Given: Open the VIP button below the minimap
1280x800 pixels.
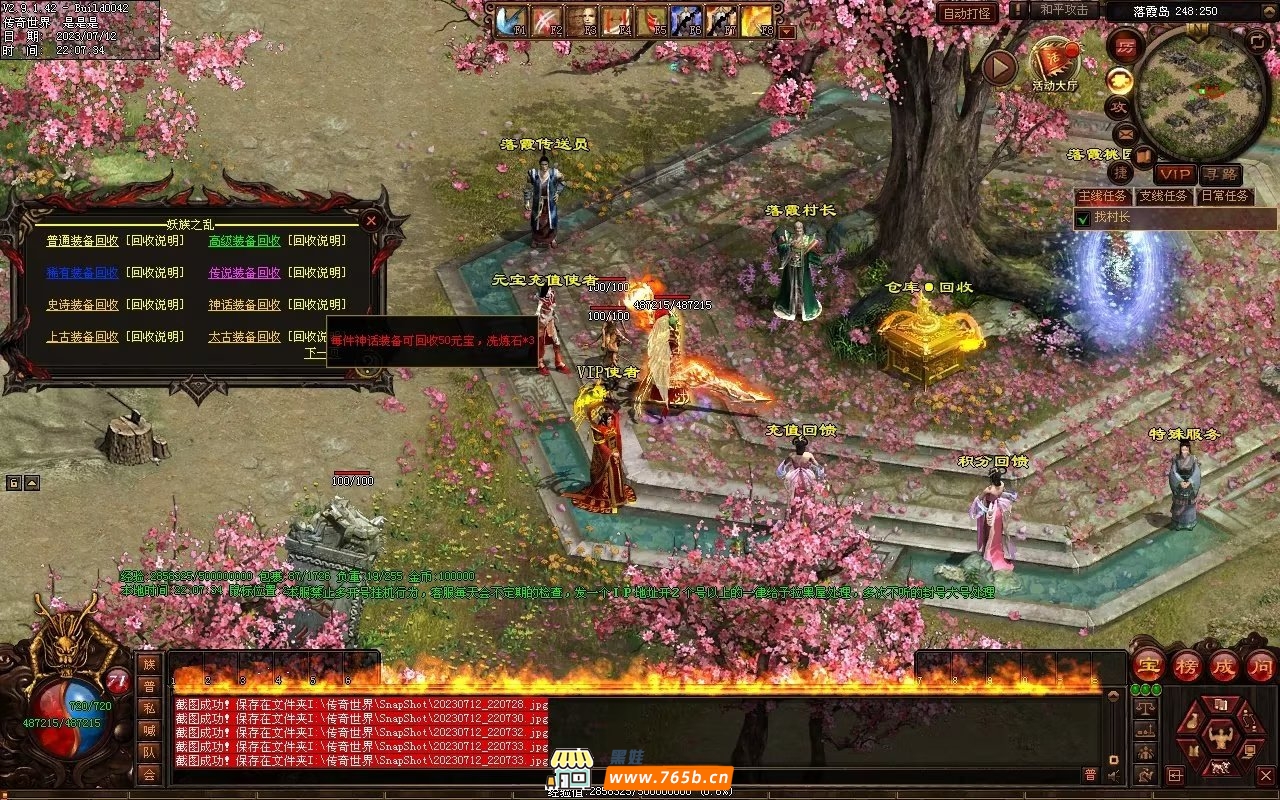Looking at the screenshot, I should pos(1175,174).
